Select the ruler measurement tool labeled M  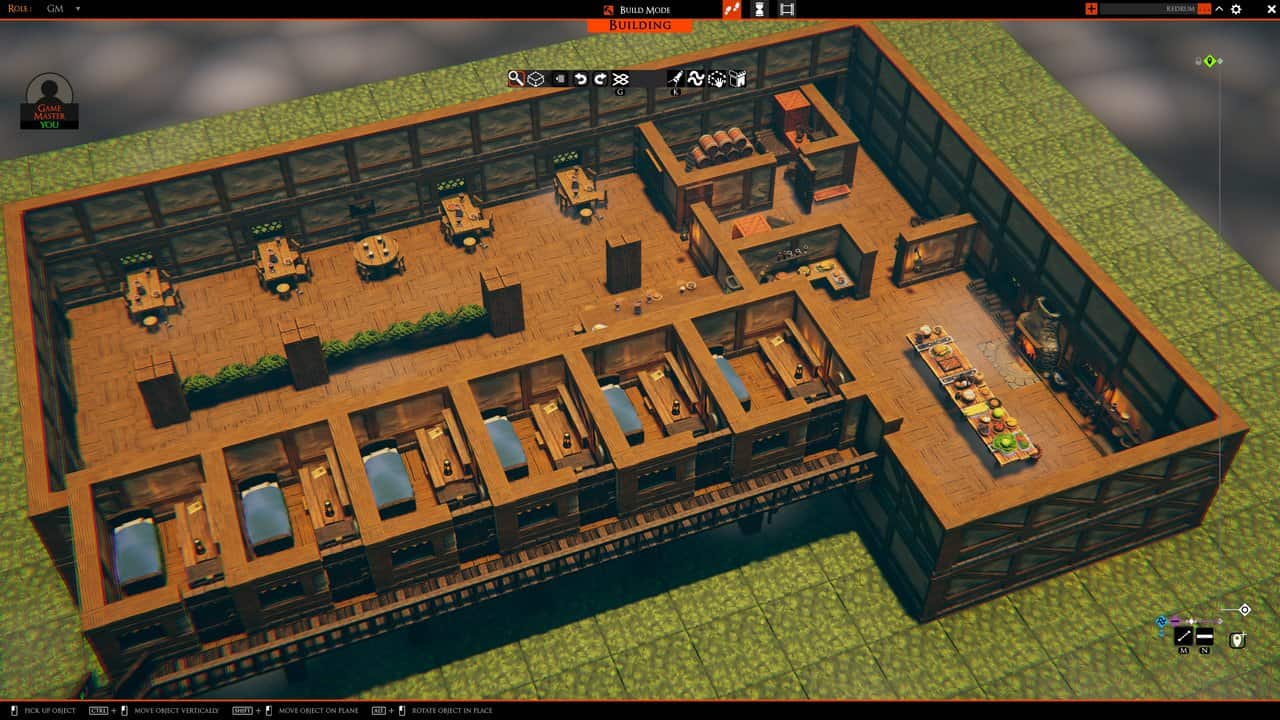(1184, 636)
